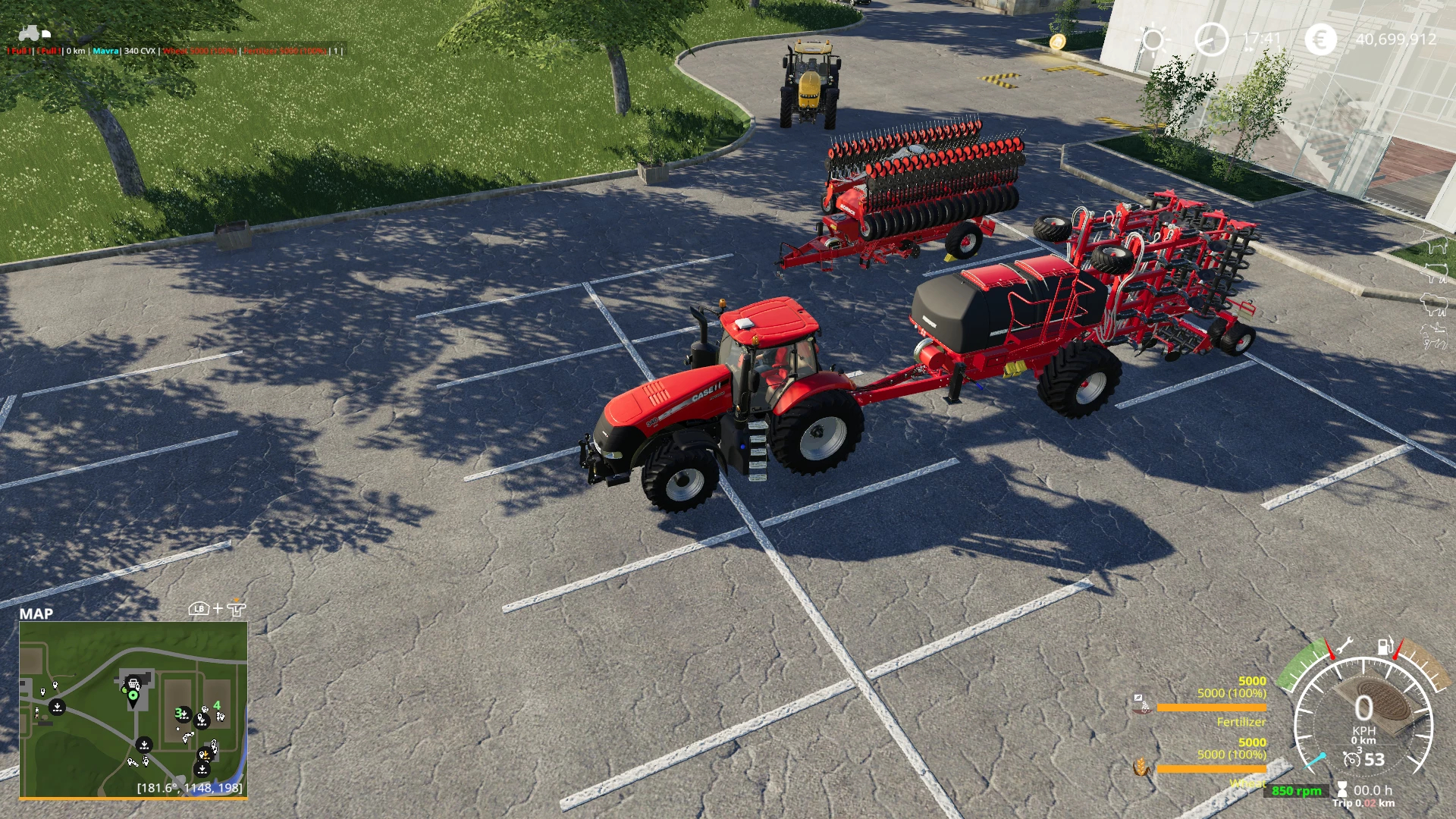Click the euro money icon

[1320, 39]
